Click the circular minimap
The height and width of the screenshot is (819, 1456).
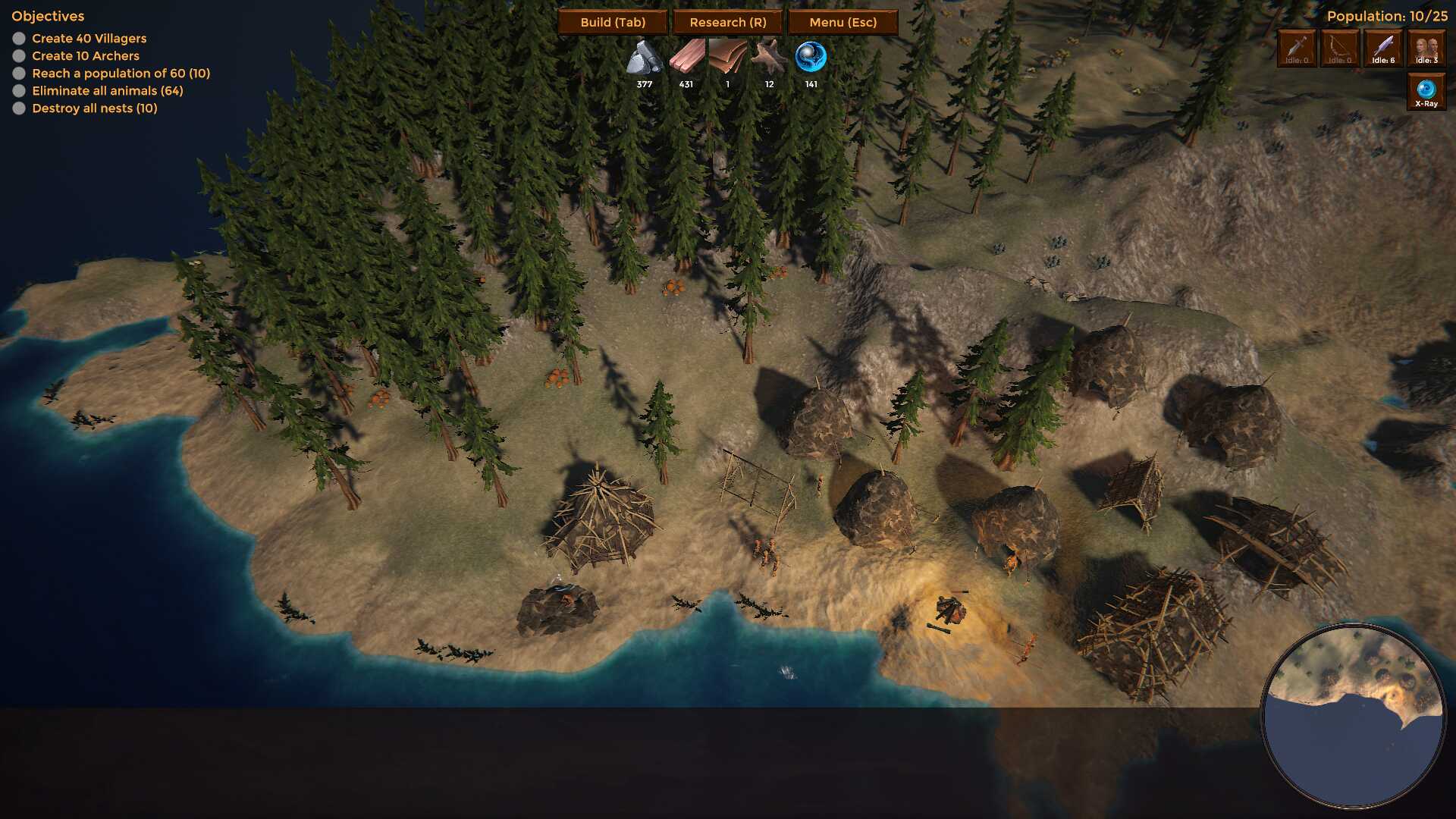coord(1354,716)
